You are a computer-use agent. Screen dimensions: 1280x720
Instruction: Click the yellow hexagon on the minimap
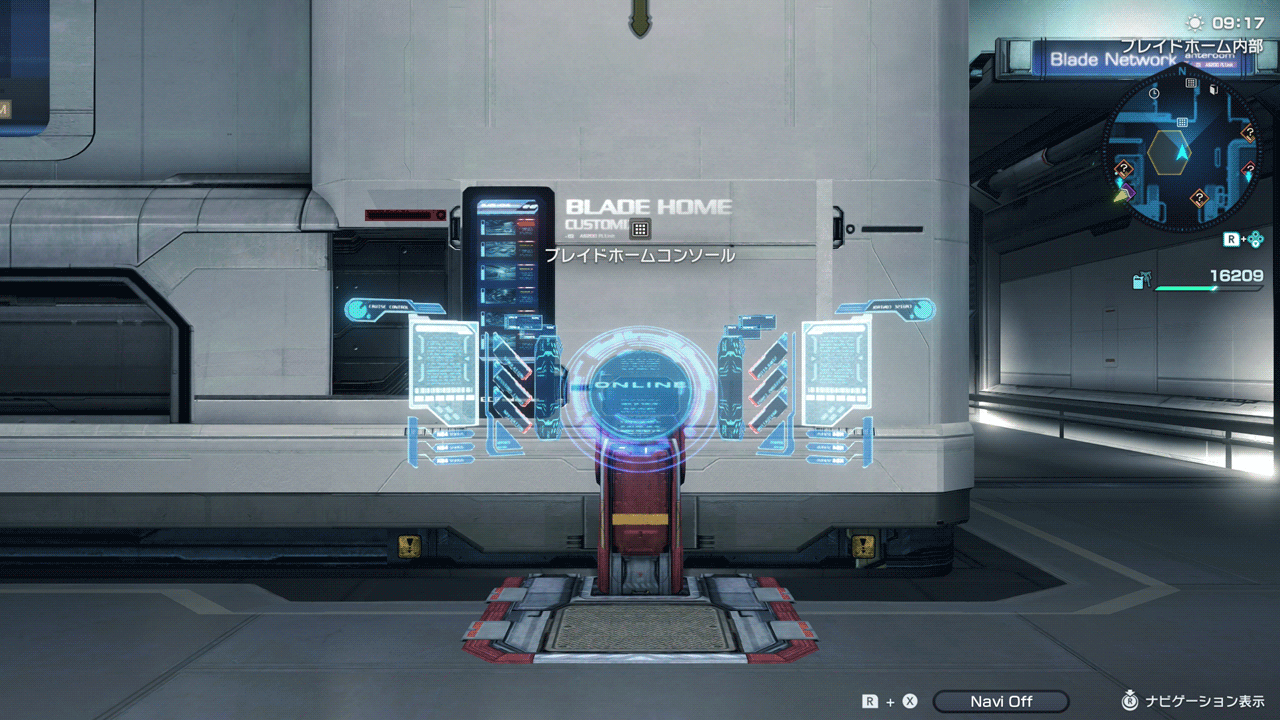tap(1168, 151)
